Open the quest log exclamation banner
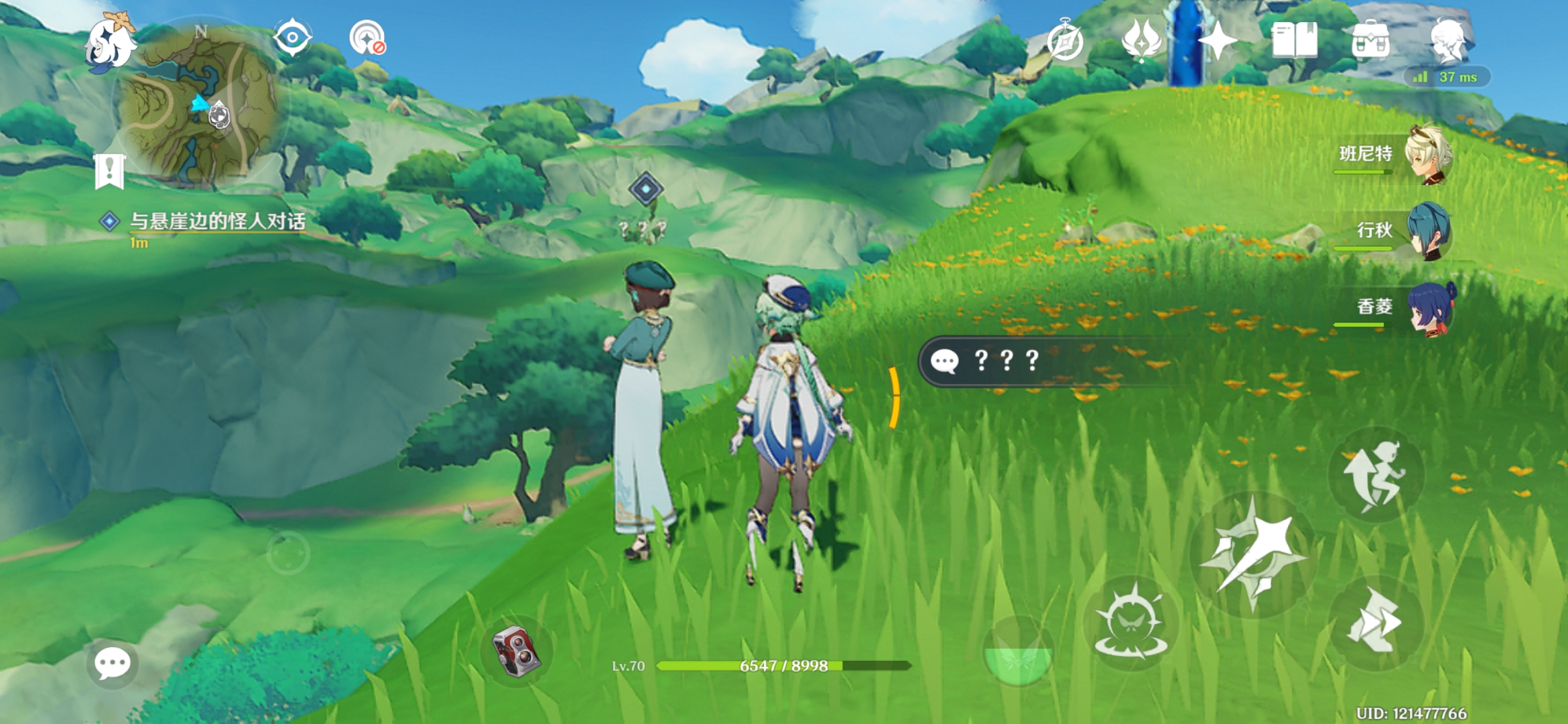This screenshot has width=1568, height=724. pos(109,171)
